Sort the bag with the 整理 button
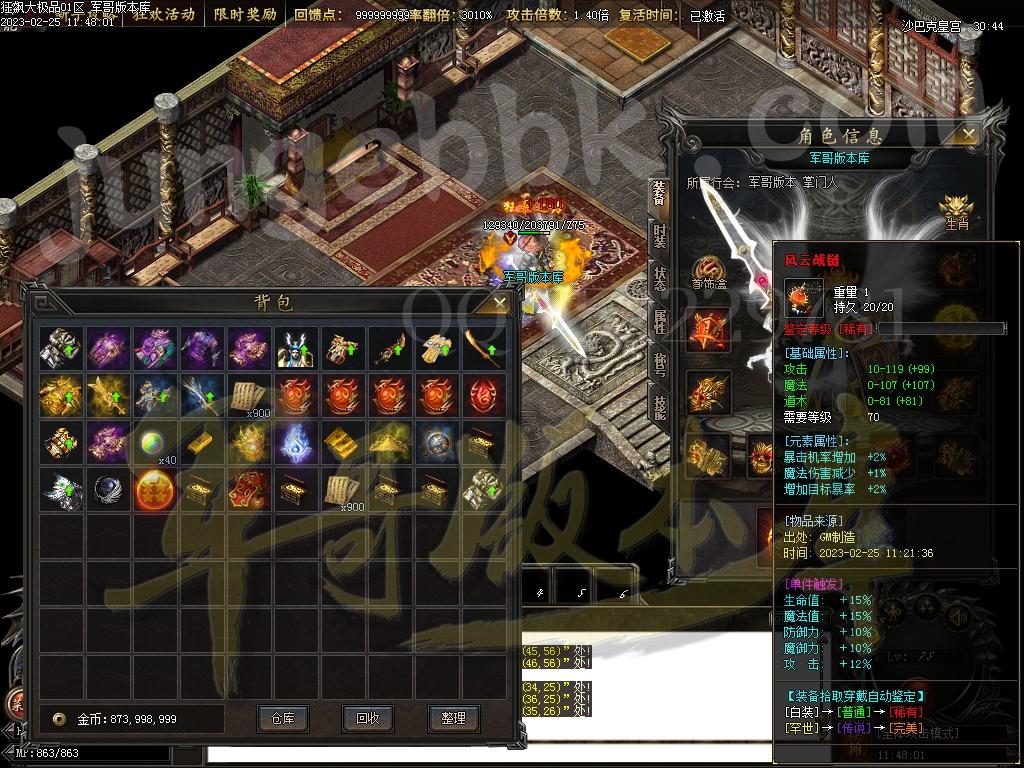 pyautogui.click(x=453, y=718)
